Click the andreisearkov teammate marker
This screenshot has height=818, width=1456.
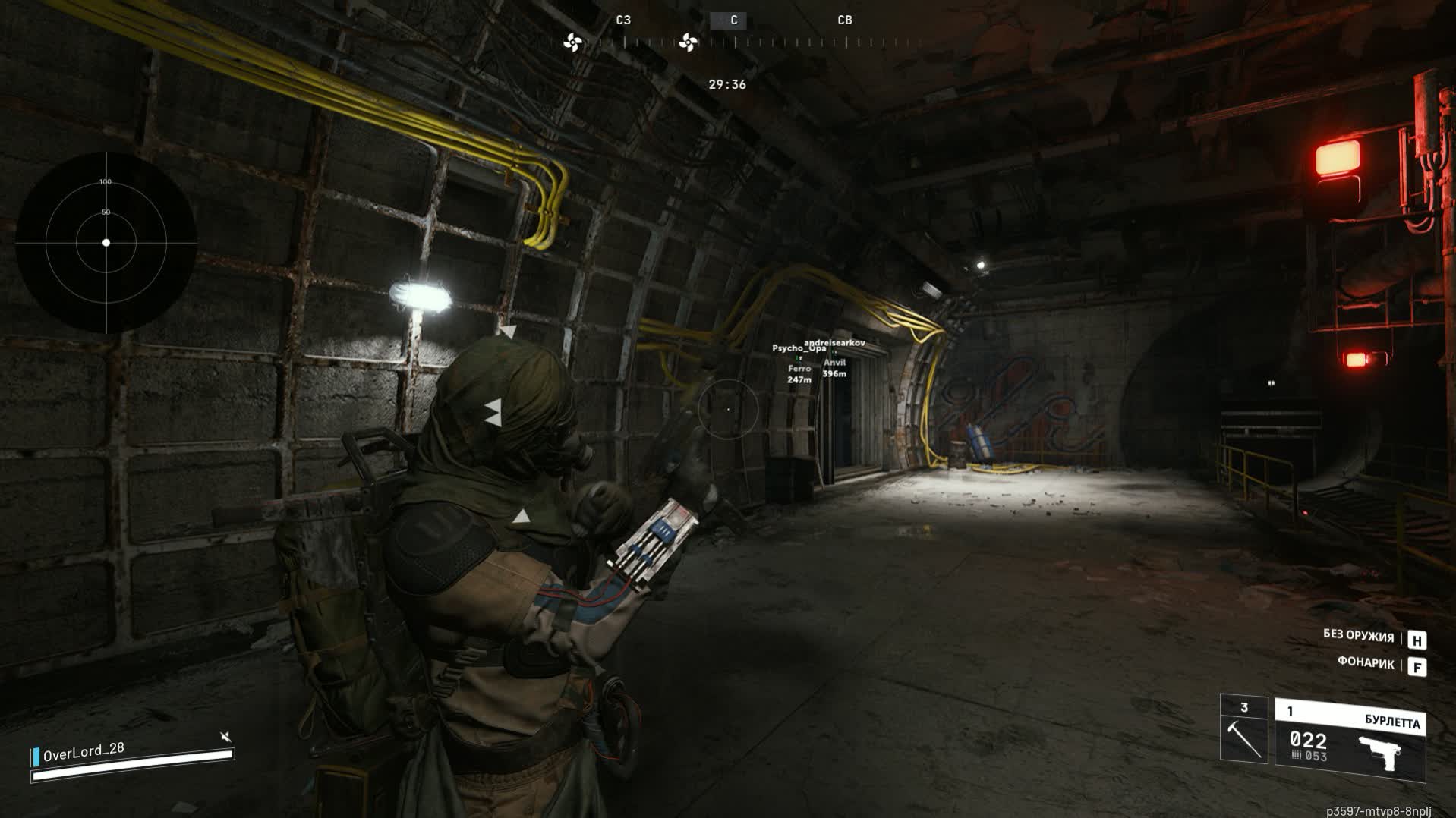834,343
